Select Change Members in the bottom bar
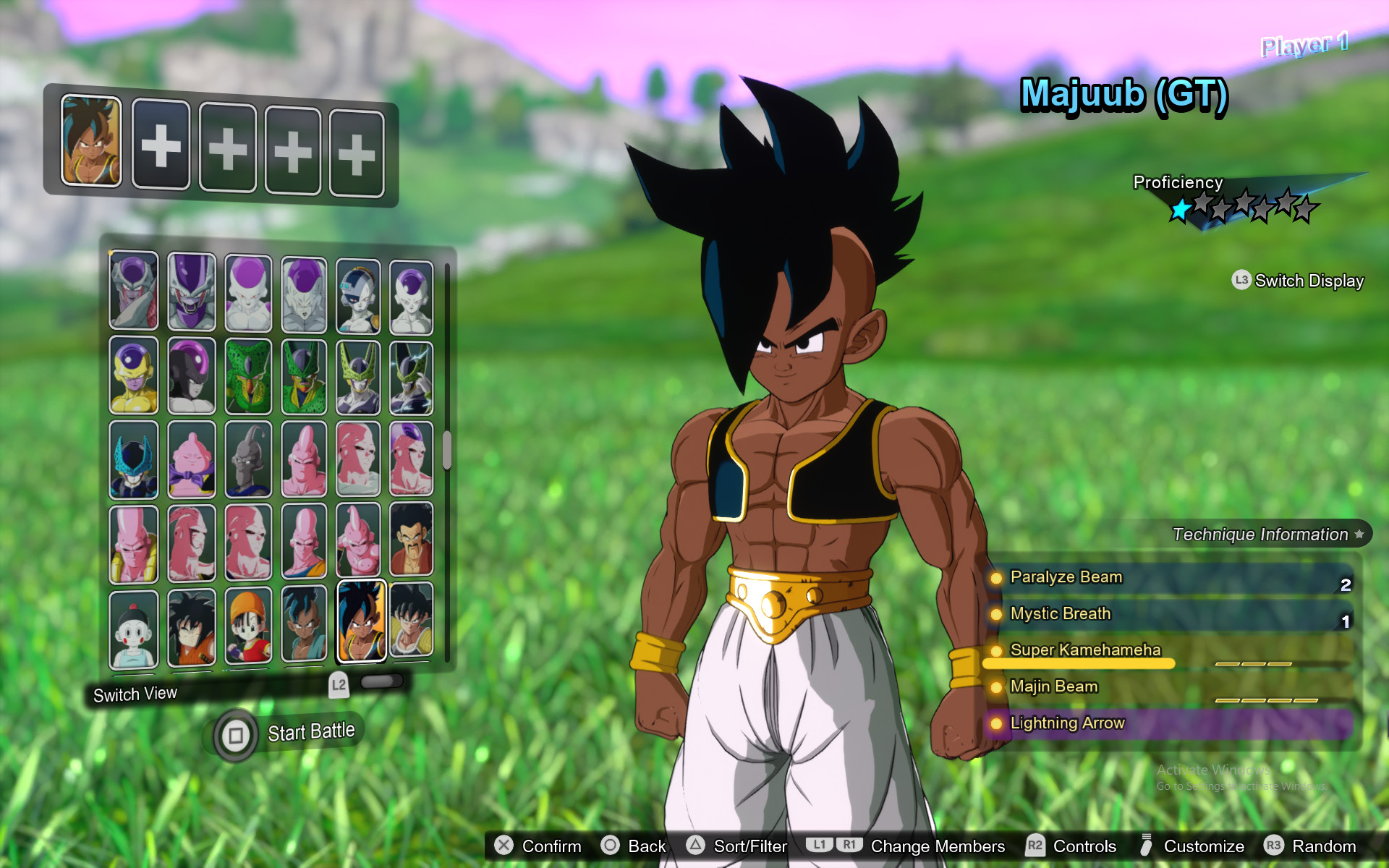 (x=937, y=846)
